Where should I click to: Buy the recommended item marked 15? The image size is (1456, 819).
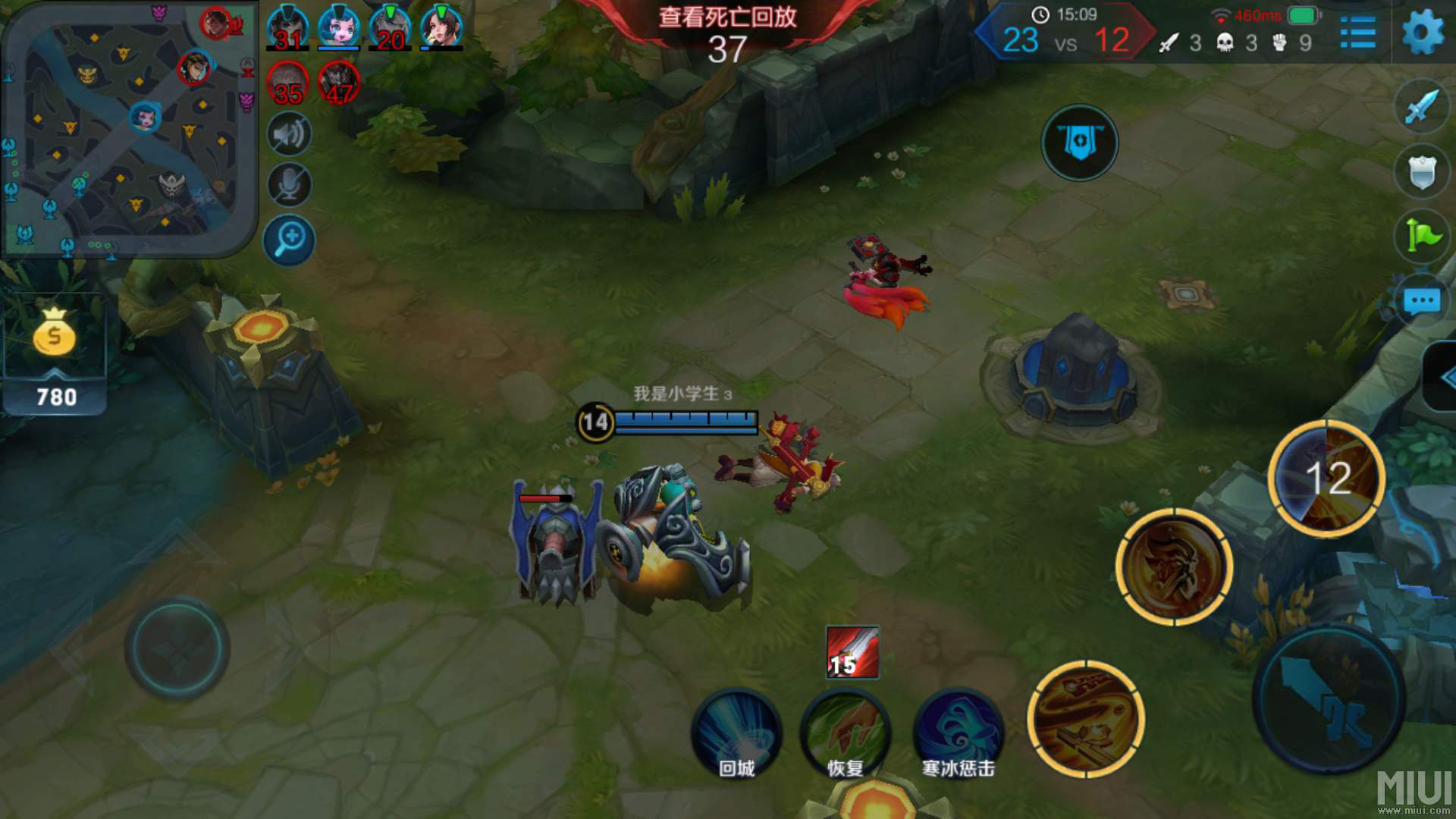click(x=852, y=652)
